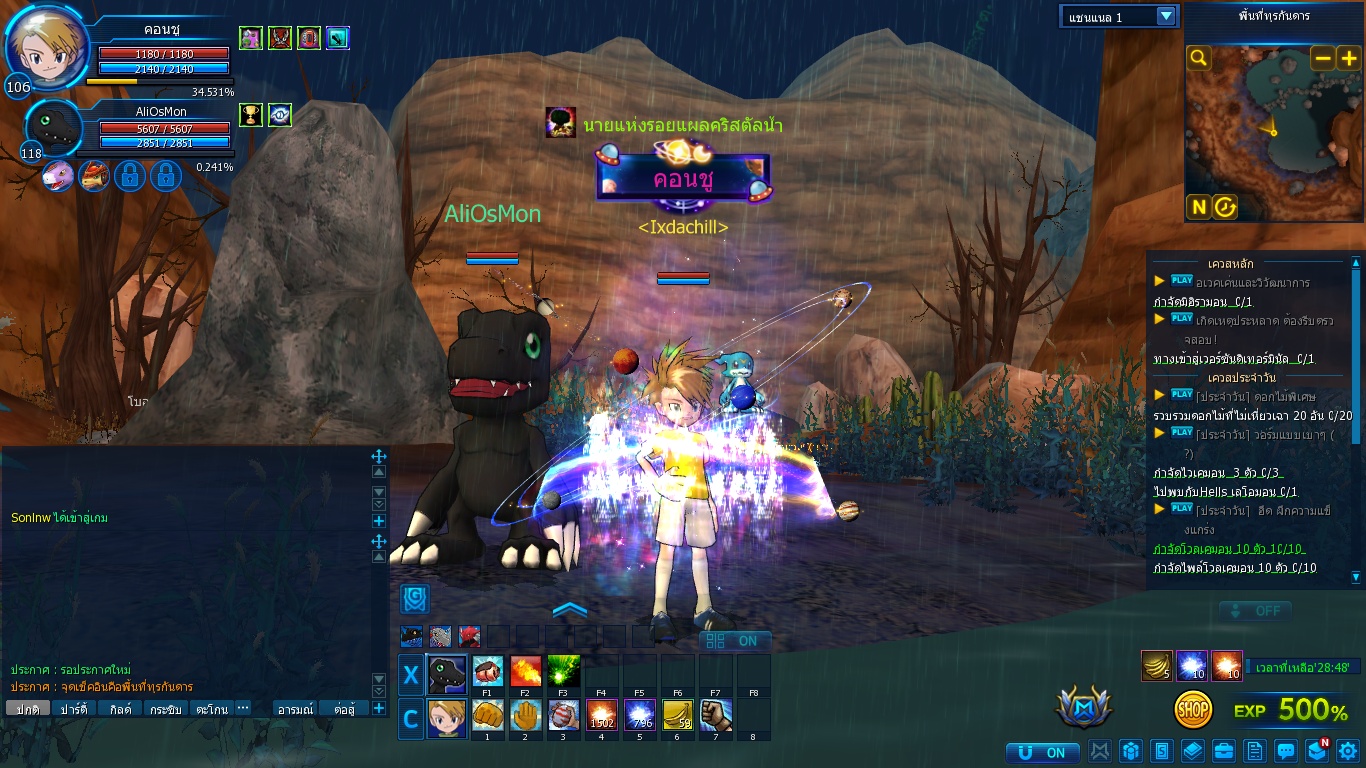Select the fist punch action in slot 1

(x=488, y=716)
